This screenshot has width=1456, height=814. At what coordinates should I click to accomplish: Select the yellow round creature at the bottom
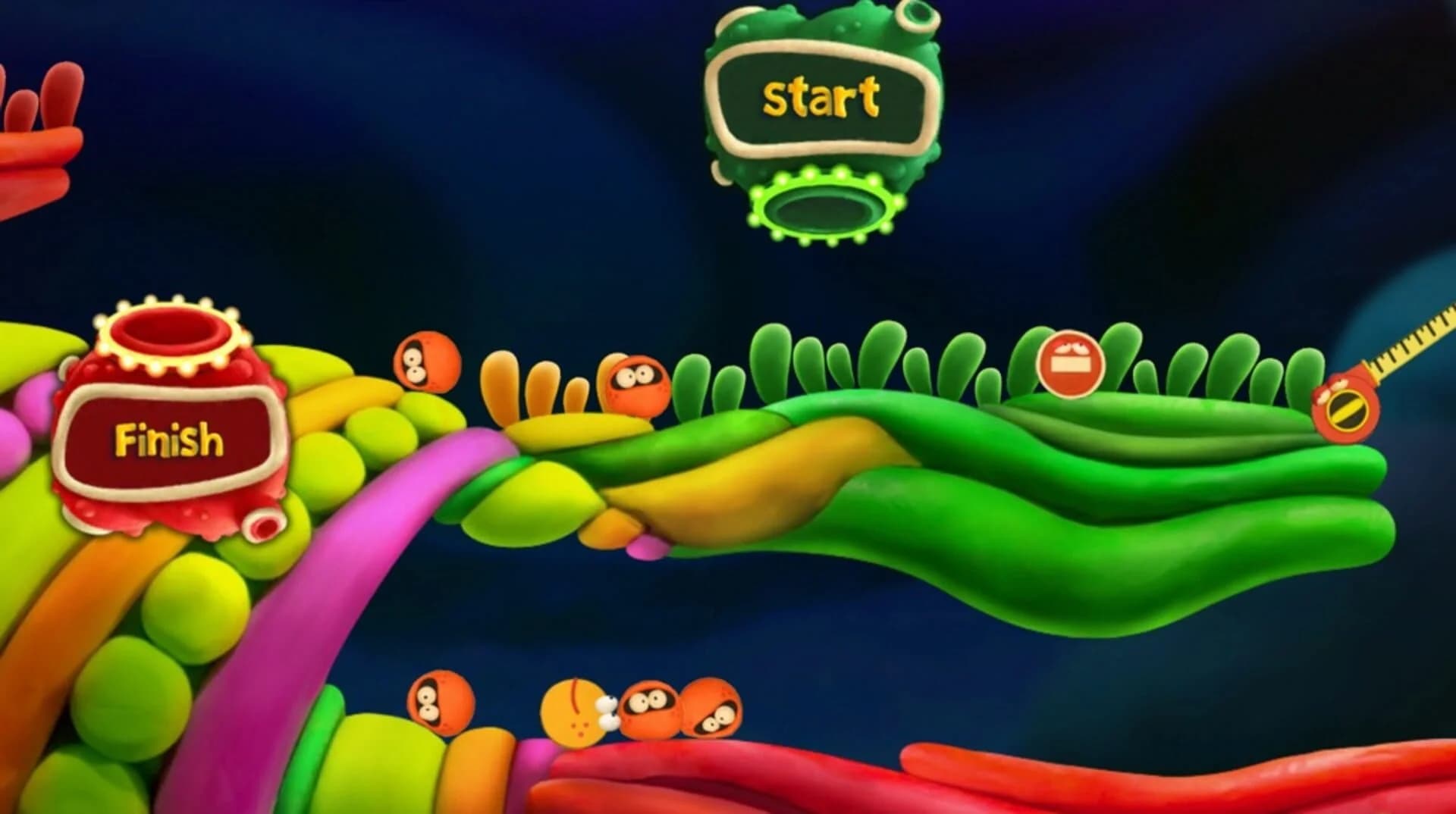coord(575,713)
